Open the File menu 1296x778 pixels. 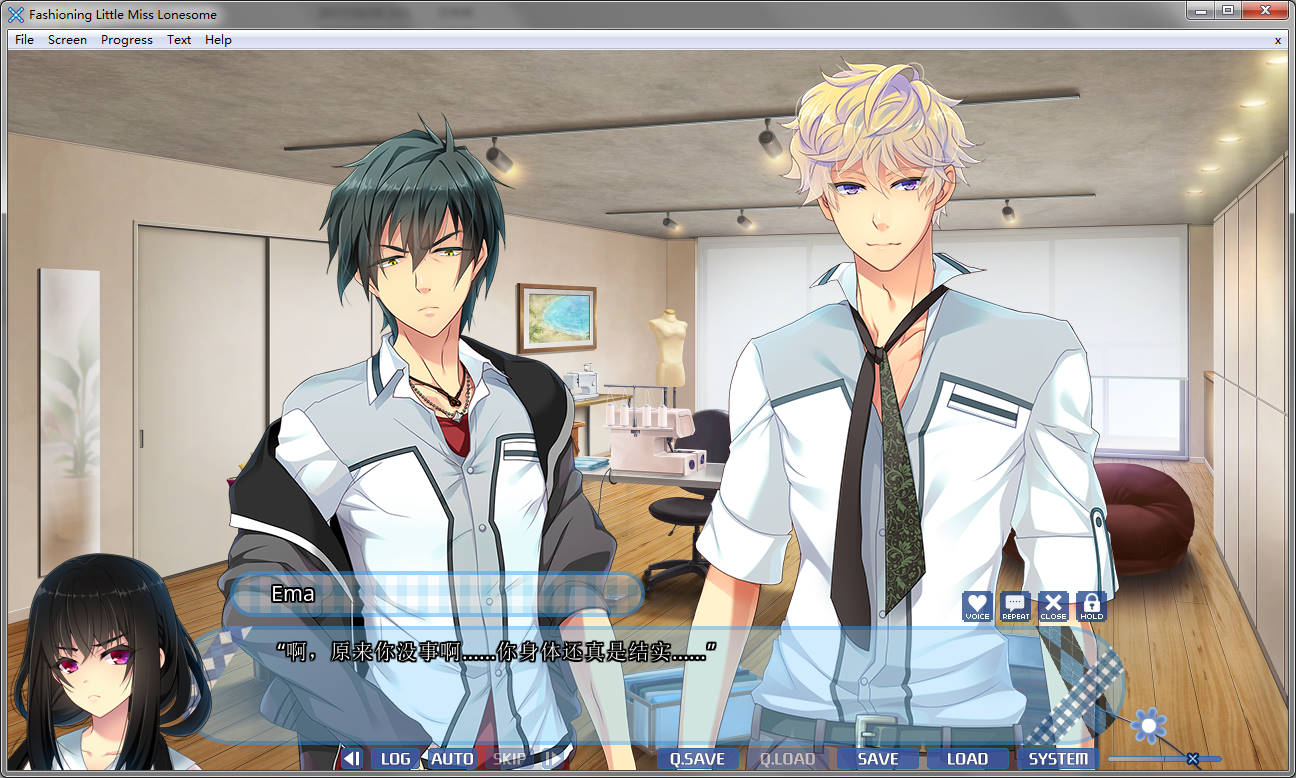(24, 40)
